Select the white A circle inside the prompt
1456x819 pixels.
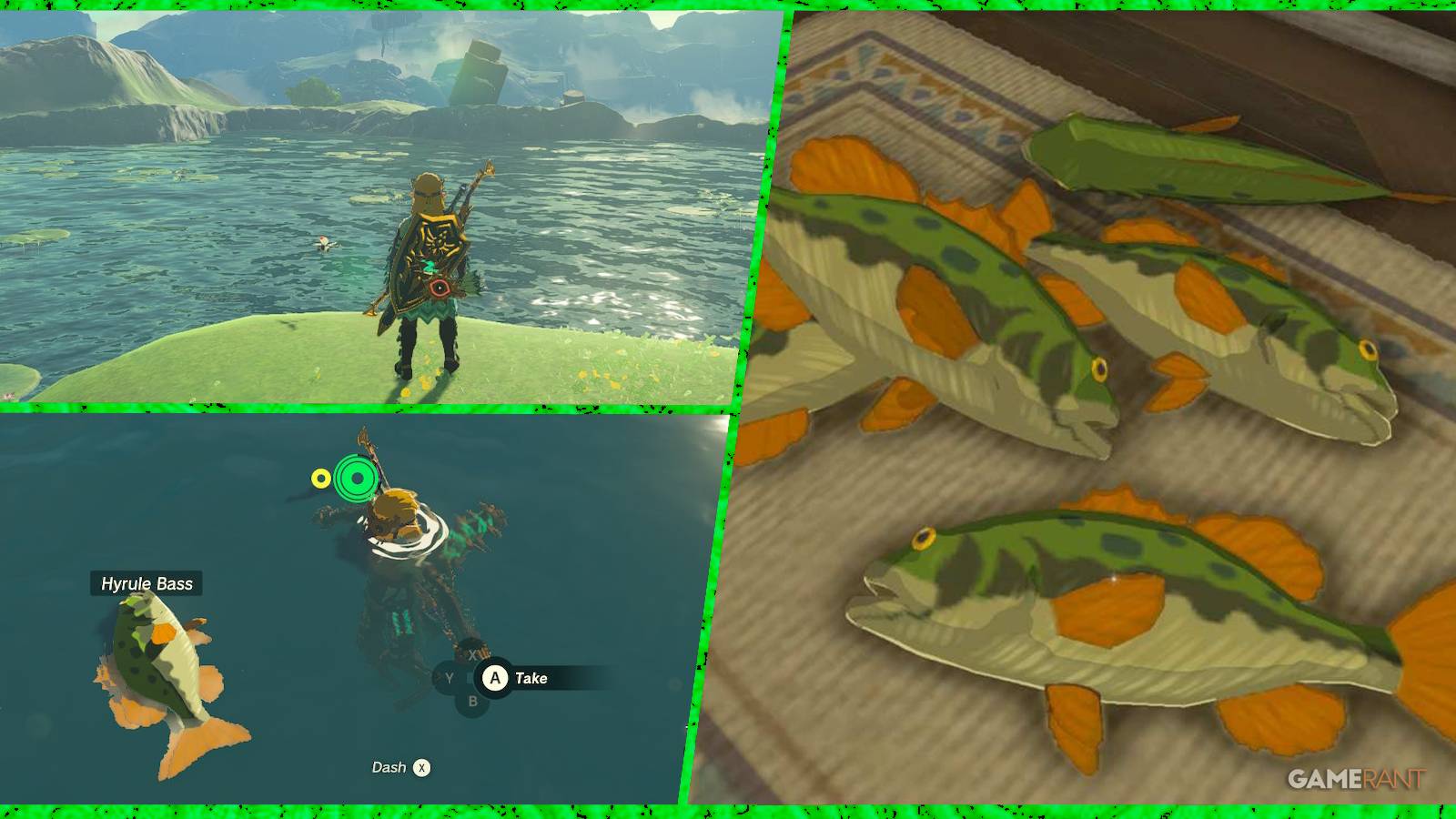click(x=495, y=678)
